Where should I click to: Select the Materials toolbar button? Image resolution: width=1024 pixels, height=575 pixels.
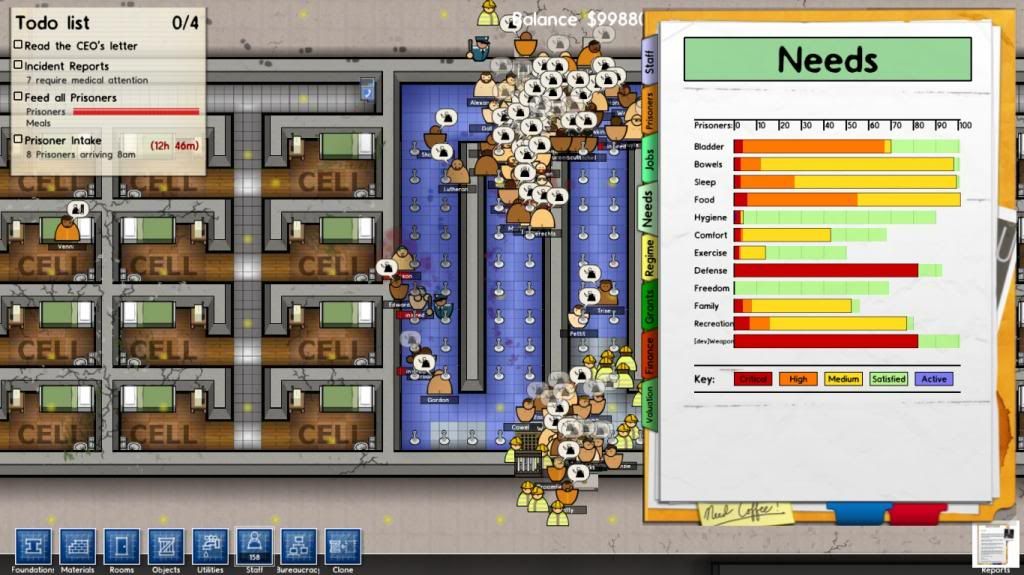(x=77, y=546)
